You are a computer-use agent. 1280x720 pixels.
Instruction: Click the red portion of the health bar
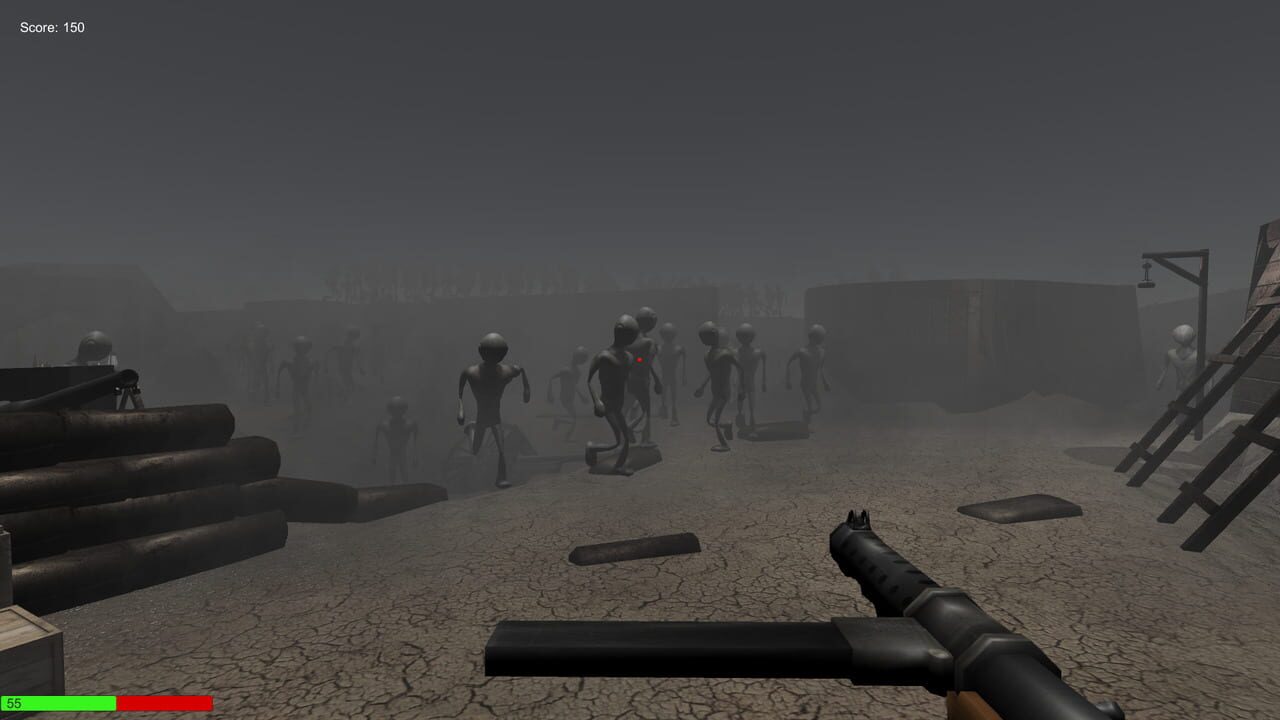click(165, 703)
